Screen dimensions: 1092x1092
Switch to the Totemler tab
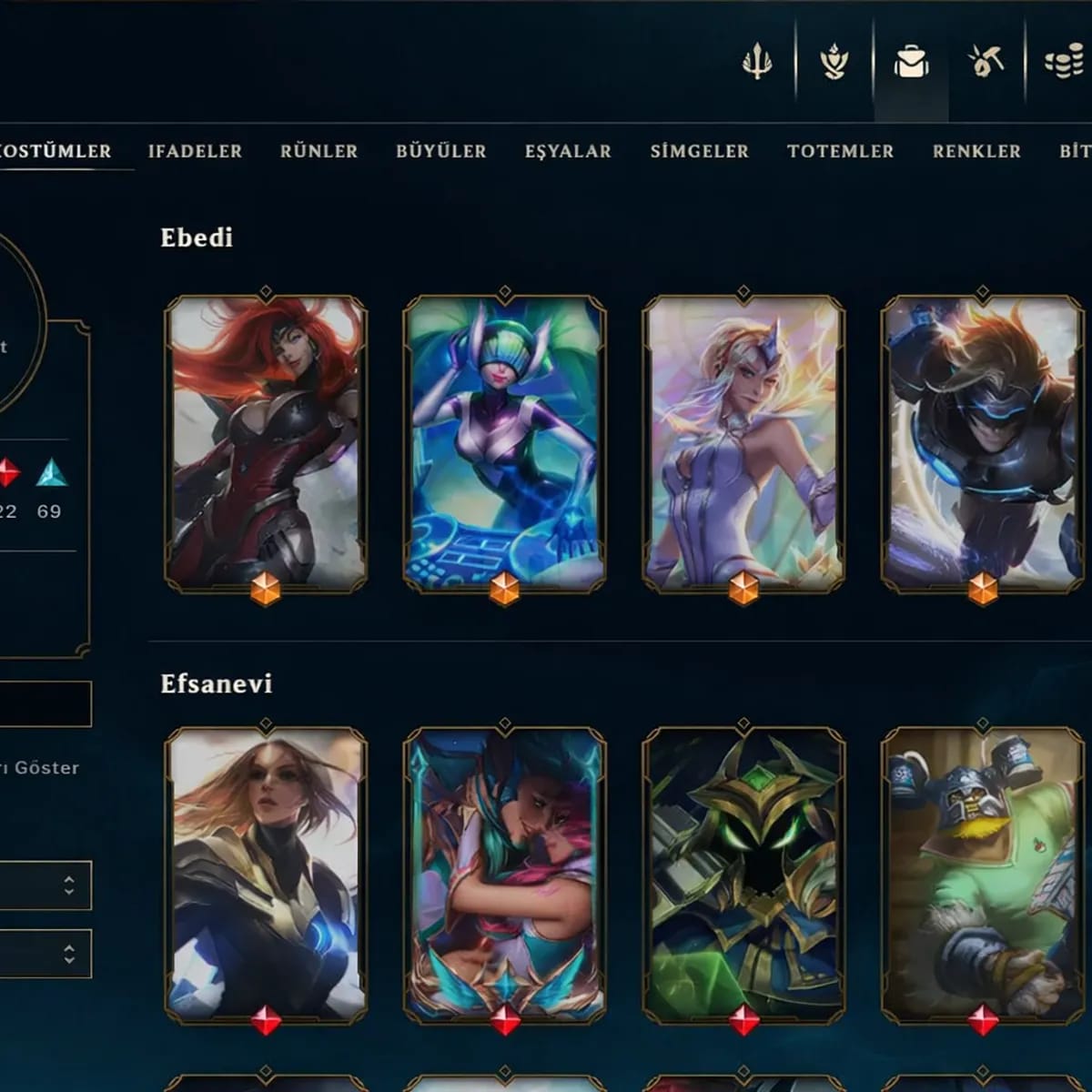click(840, 152)
